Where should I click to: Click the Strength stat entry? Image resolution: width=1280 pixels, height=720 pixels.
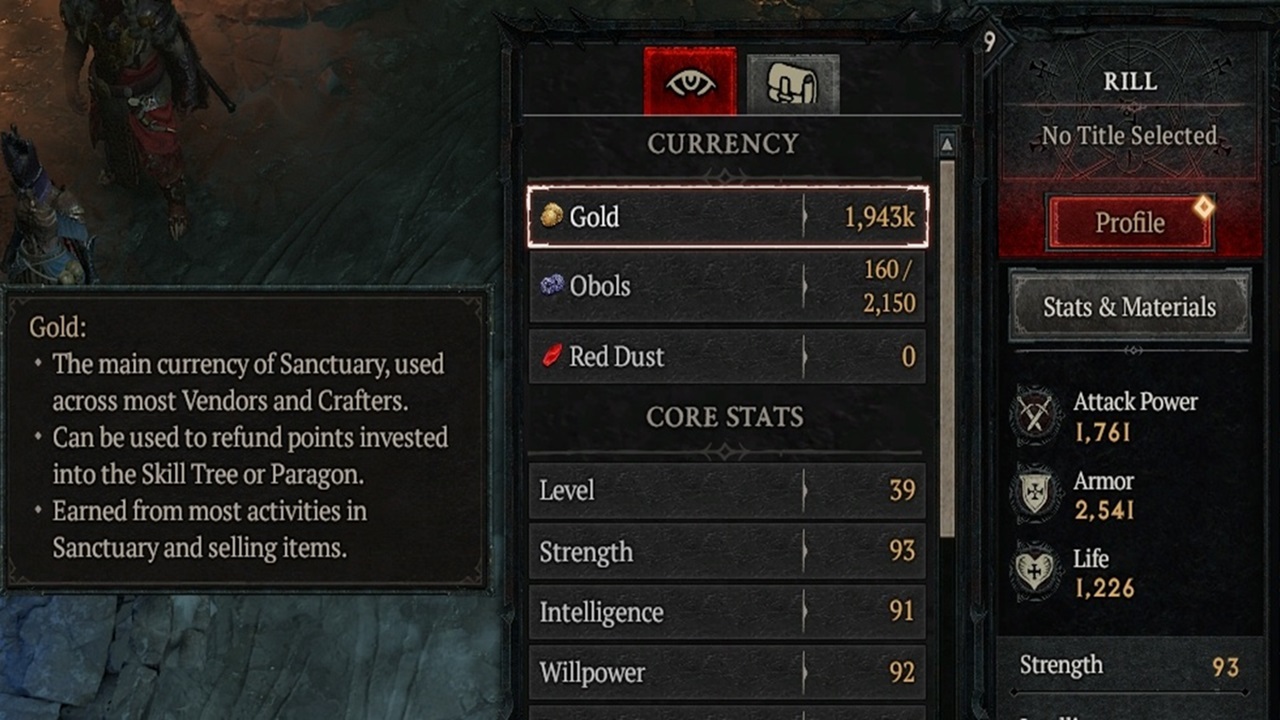tap(725, 552)
